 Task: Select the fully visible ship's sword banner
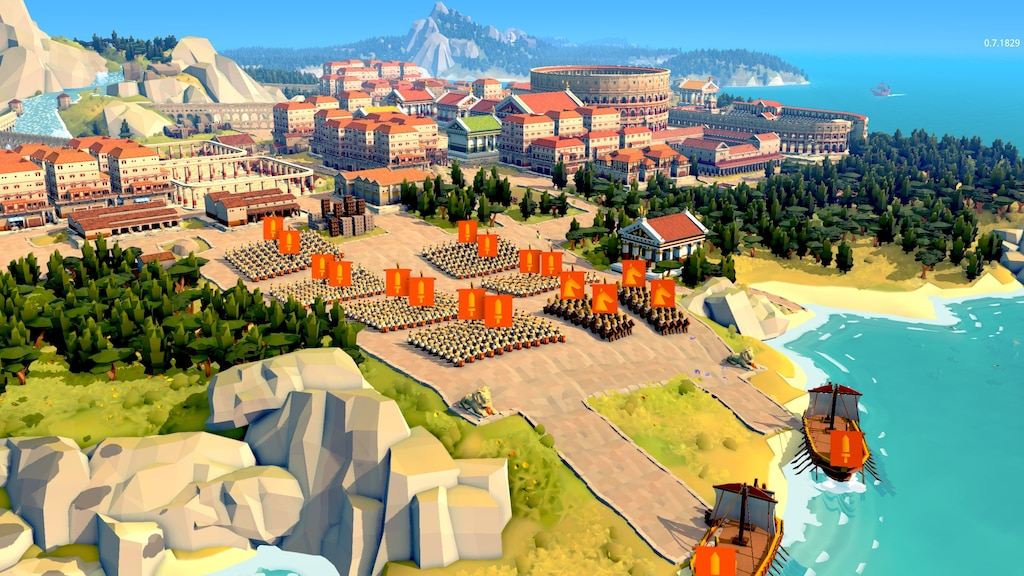point(846,447)
